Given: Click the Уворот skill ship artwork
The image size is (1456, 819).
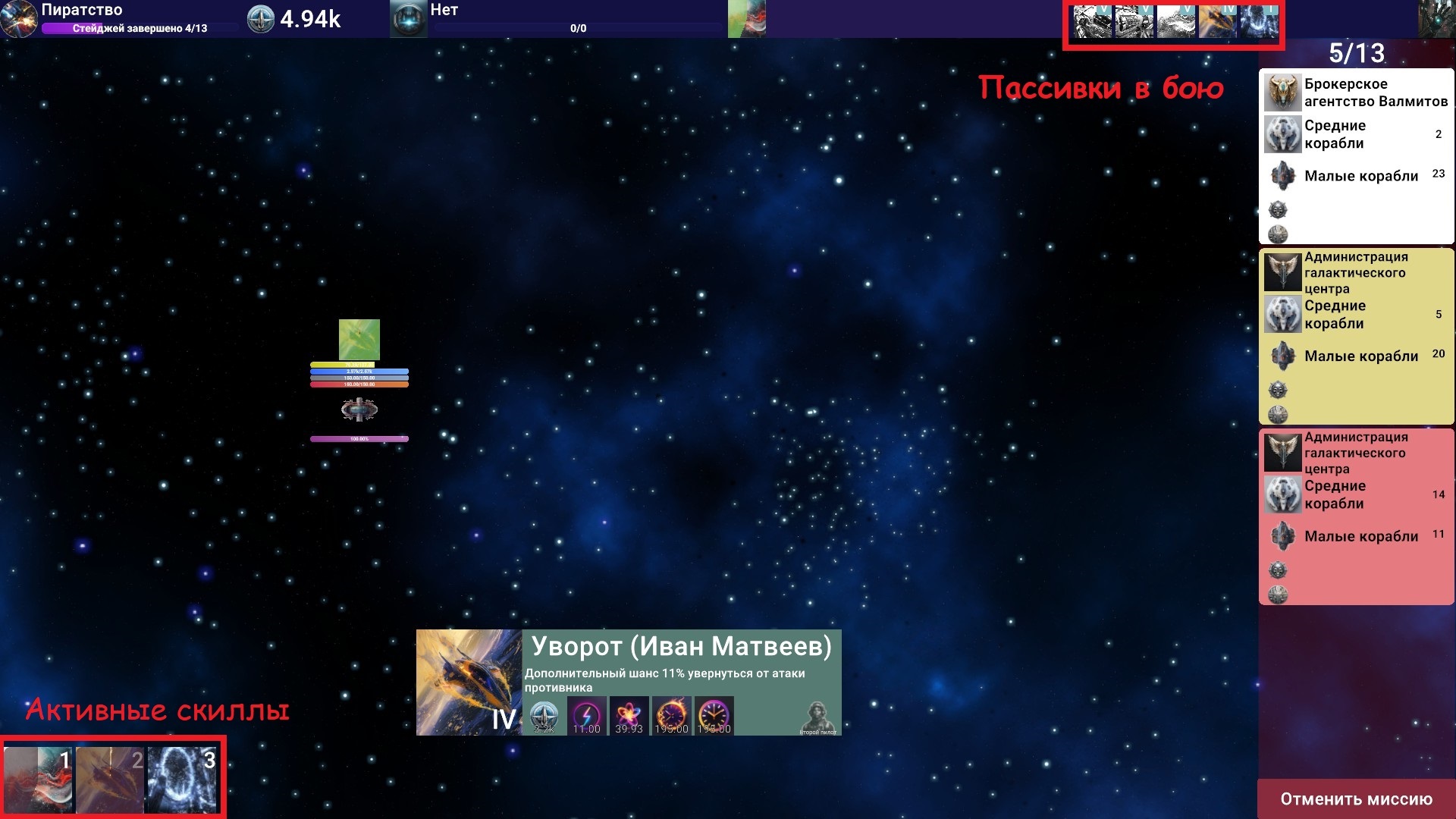Looking at the screenshot, I should 469,682.
